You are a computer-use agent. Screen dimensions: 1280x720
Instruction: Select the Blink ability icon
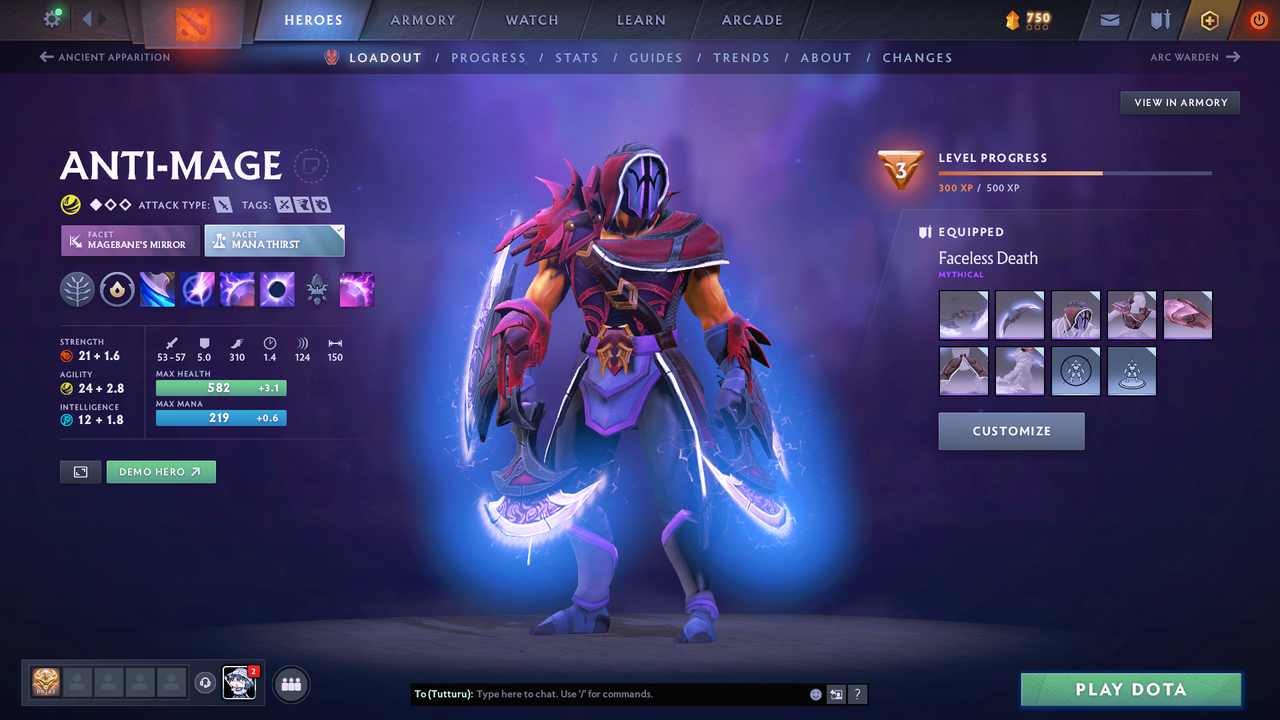point(197,290)
